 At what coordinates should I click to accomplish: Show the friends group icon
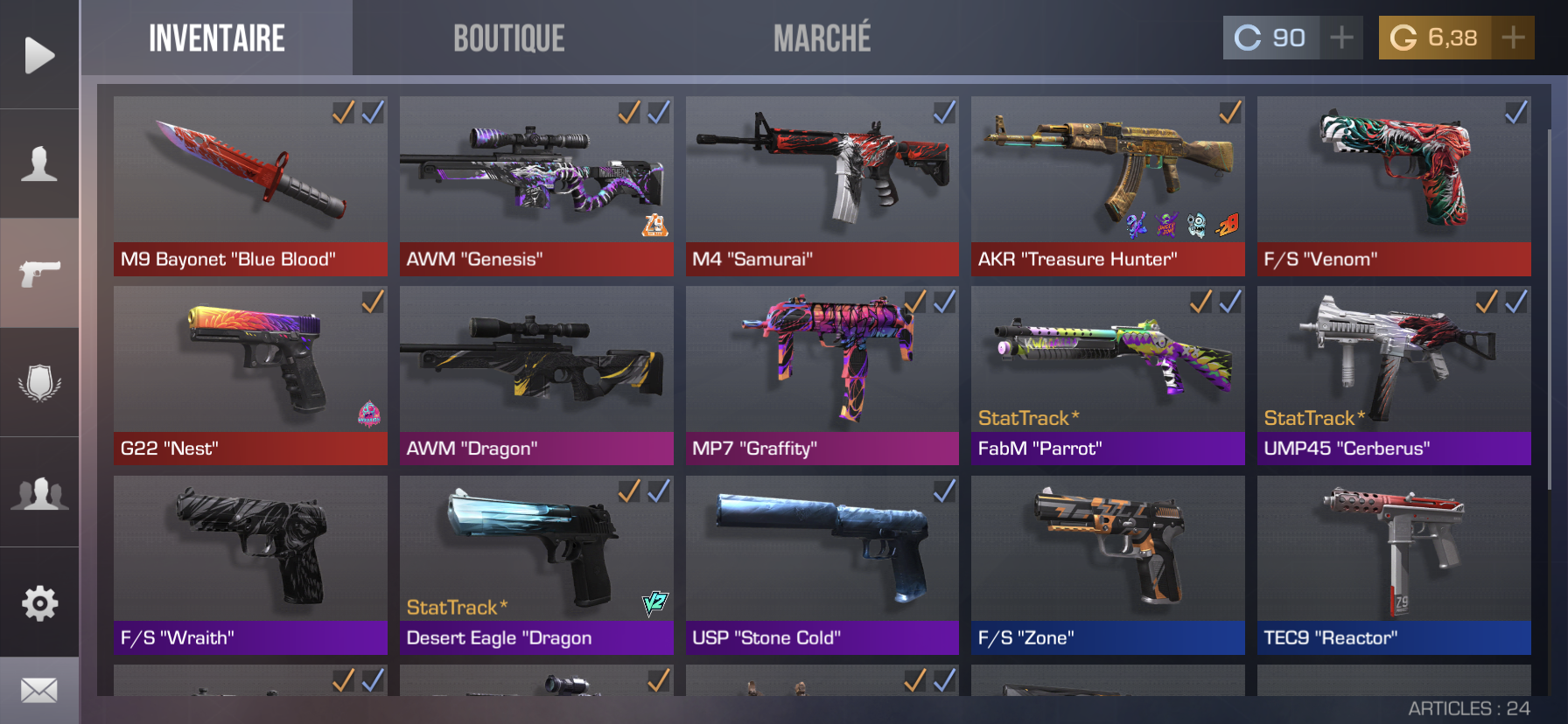[39, 493]
